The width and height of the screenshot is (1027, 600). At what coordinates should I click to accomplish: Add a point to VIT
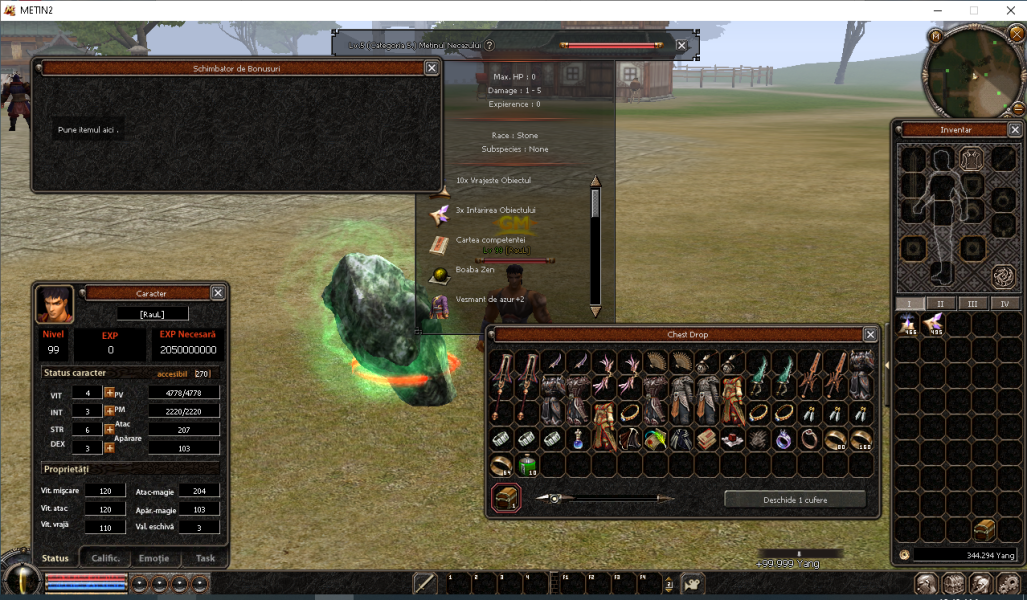coord(109,393)
